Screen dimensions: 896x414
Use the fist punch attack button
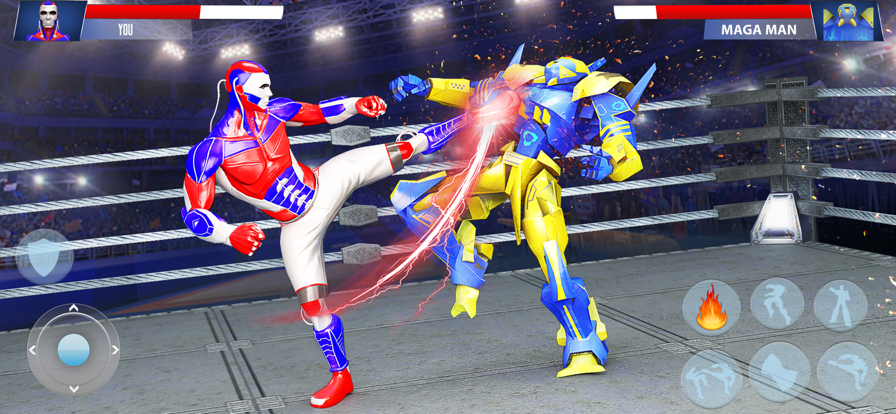pos(779,371)
